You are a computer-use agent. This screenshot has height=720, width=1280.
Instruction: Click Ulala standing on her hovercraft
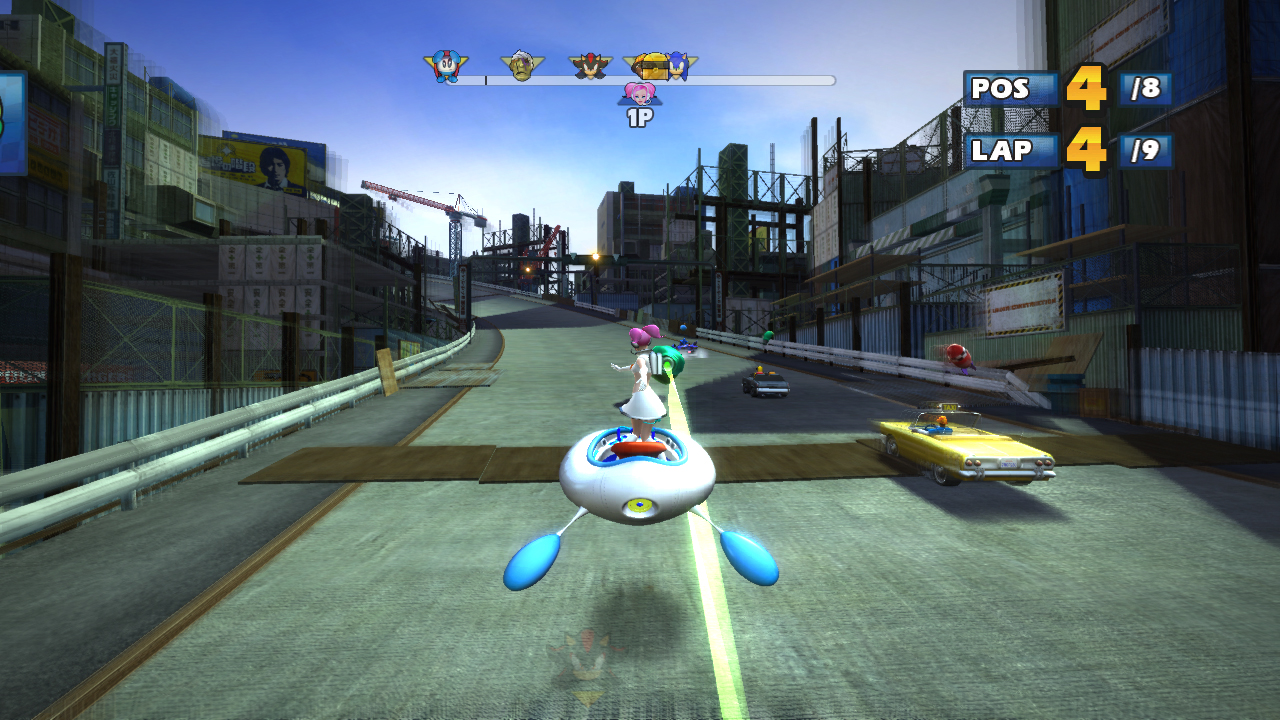pos(645,385)
